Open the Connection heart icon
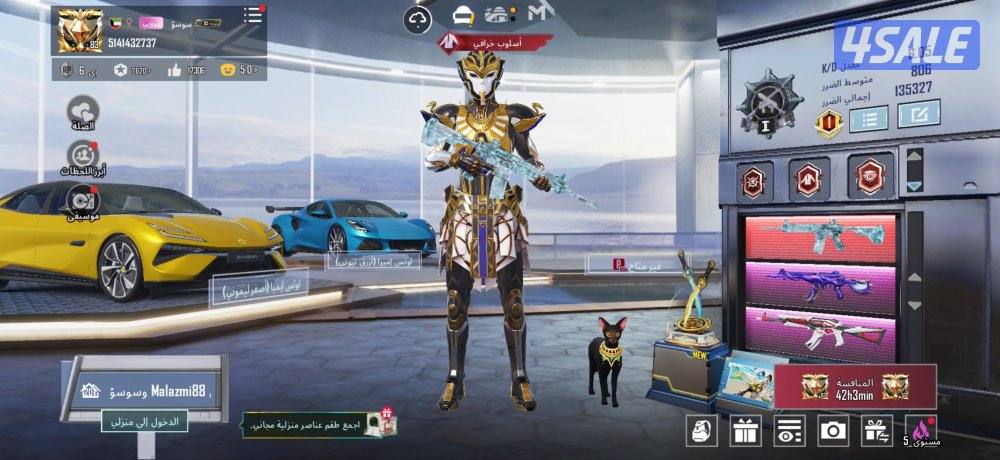Image resolution: width=1000 pixels, height=460 pixels. (x=83, y=110)
